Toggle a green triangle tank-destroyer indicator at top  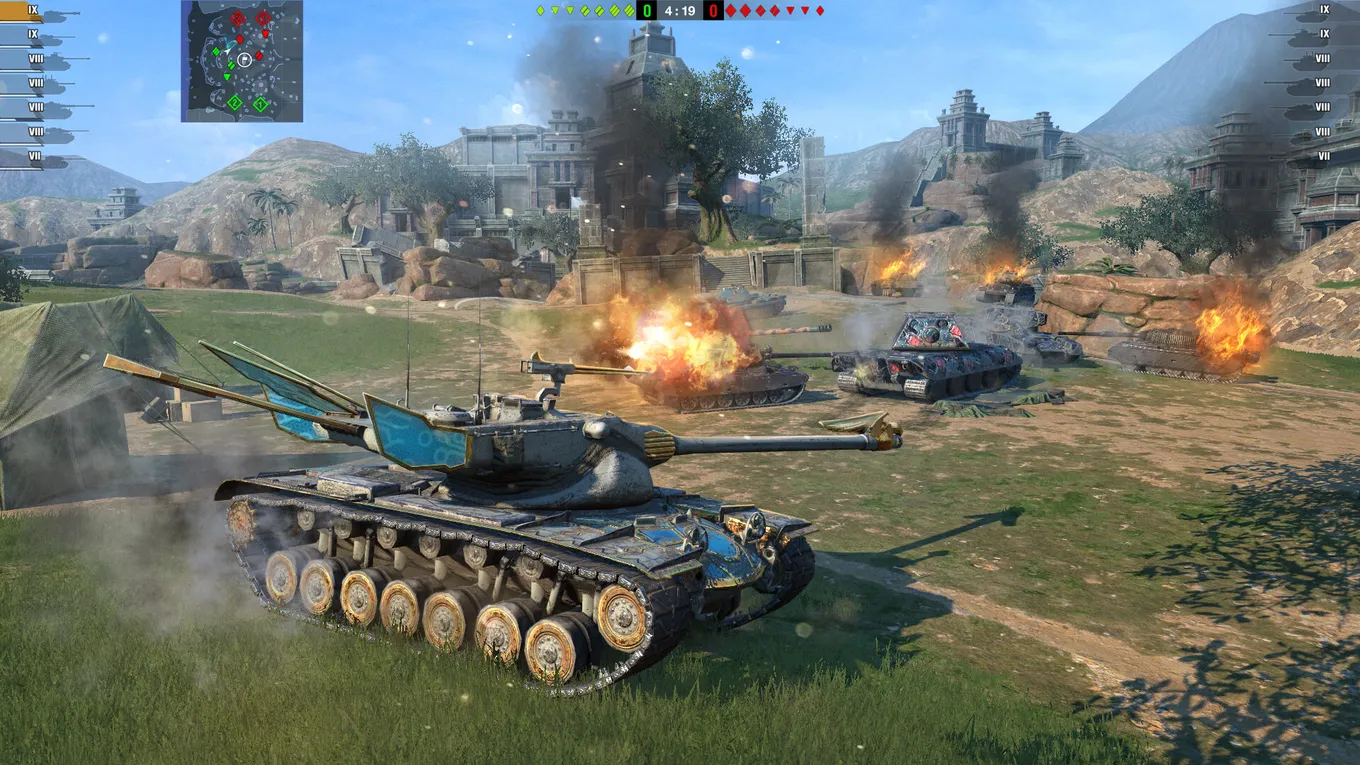556,10
